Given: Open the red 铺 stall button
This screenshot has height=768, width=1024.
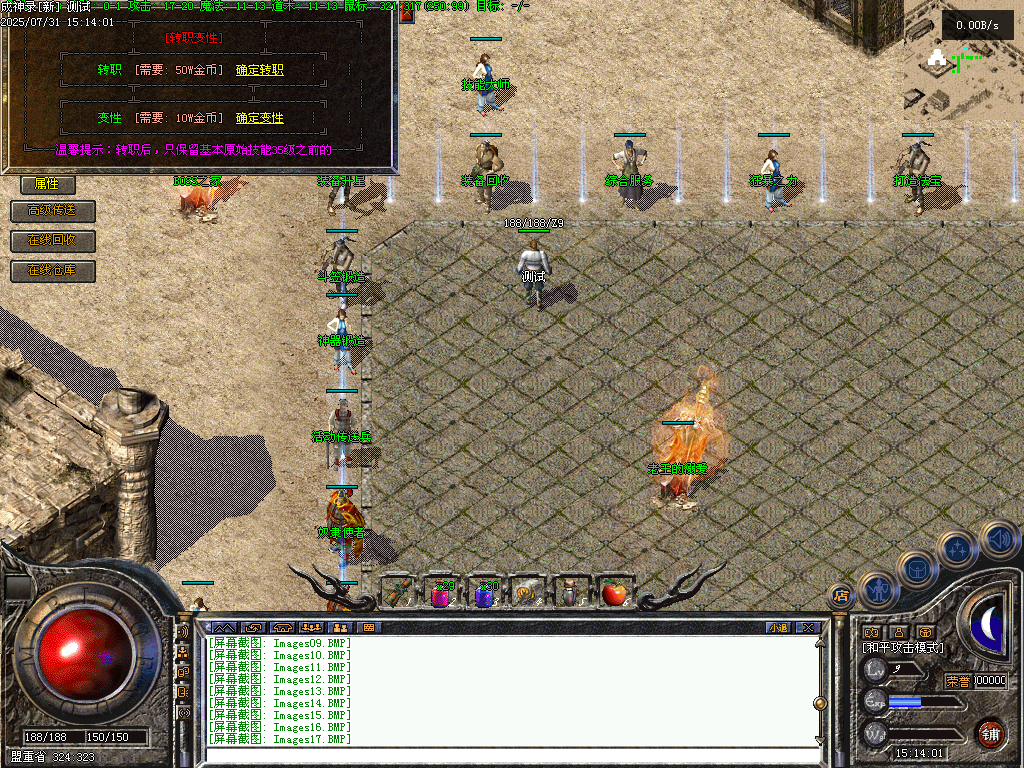Looking at the screenshot, I should (990, 733).
